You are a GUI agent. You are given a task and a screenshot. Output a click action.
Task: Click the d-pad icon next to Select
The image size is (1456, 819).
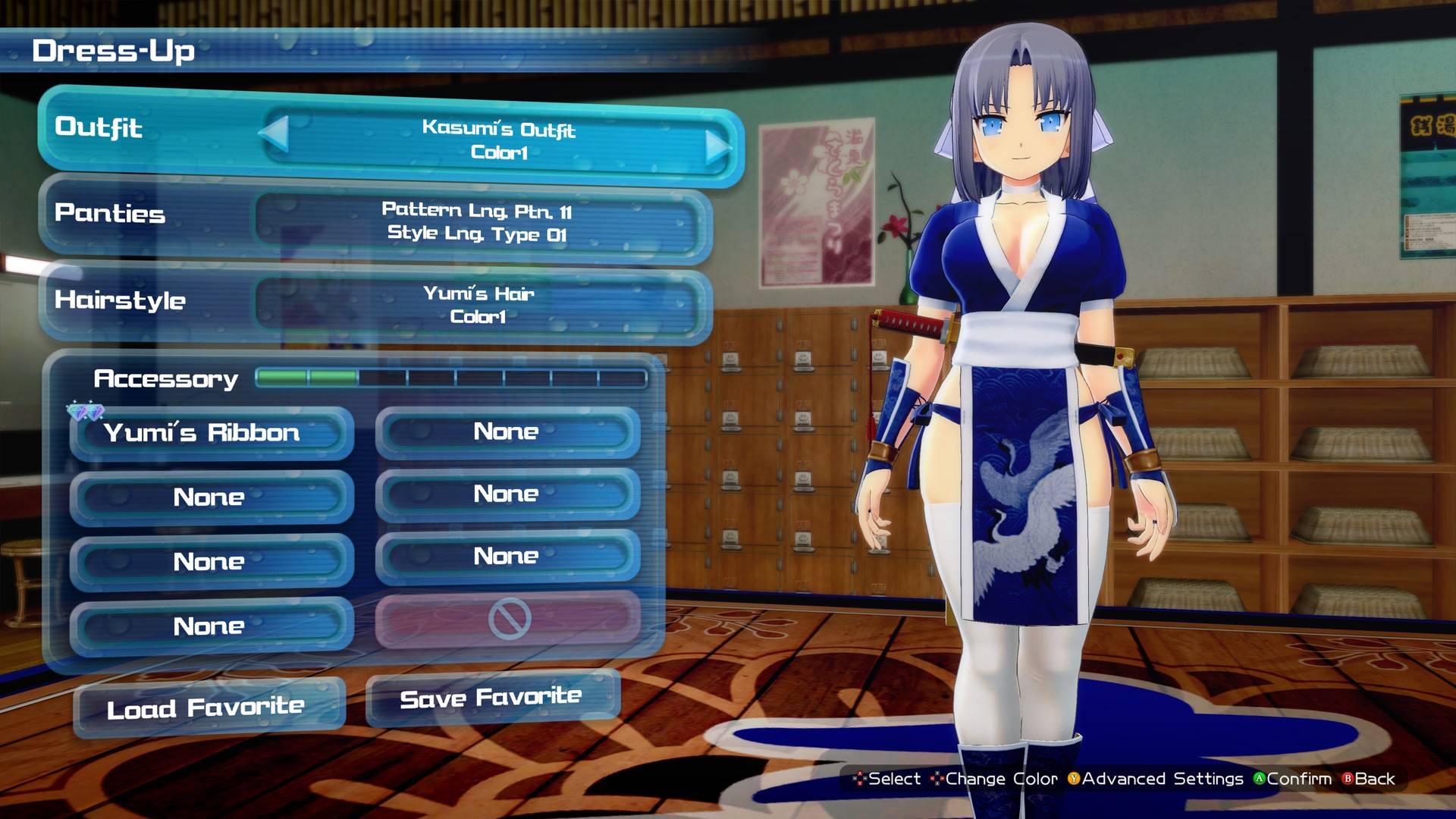click(x=859, y=779)
